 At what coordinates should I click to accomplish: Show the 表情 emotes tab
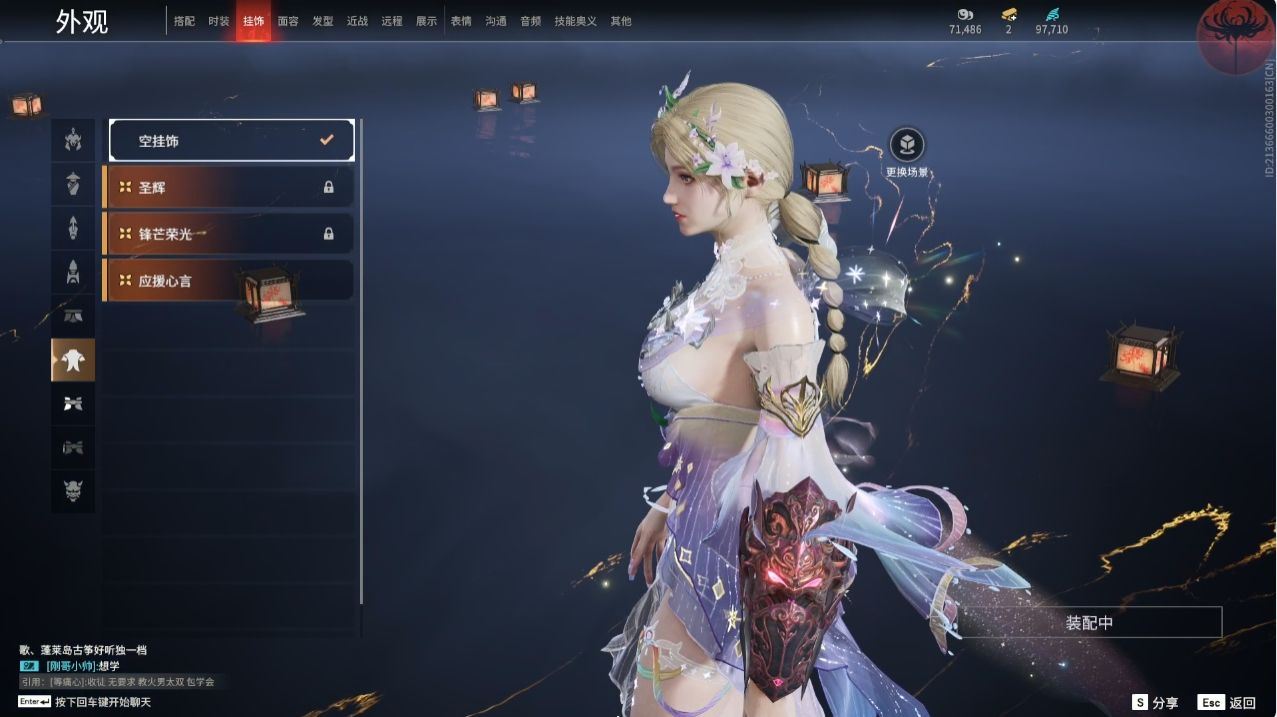click(461, 21)
